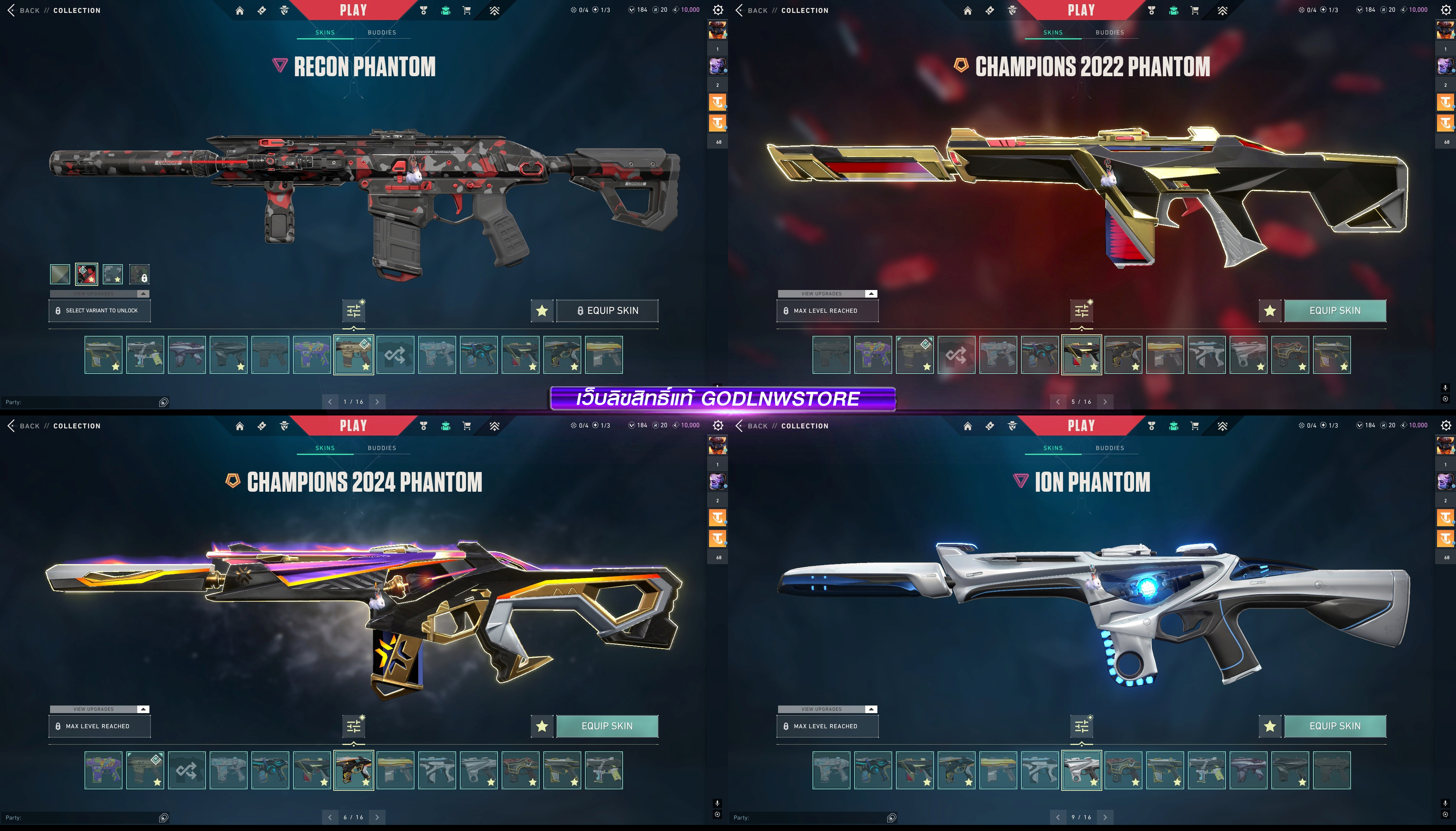Equip the Ion Phantom skin
Viewport: 1456px width, 831px height.
pyautogui.click(x=1334, y=726)
